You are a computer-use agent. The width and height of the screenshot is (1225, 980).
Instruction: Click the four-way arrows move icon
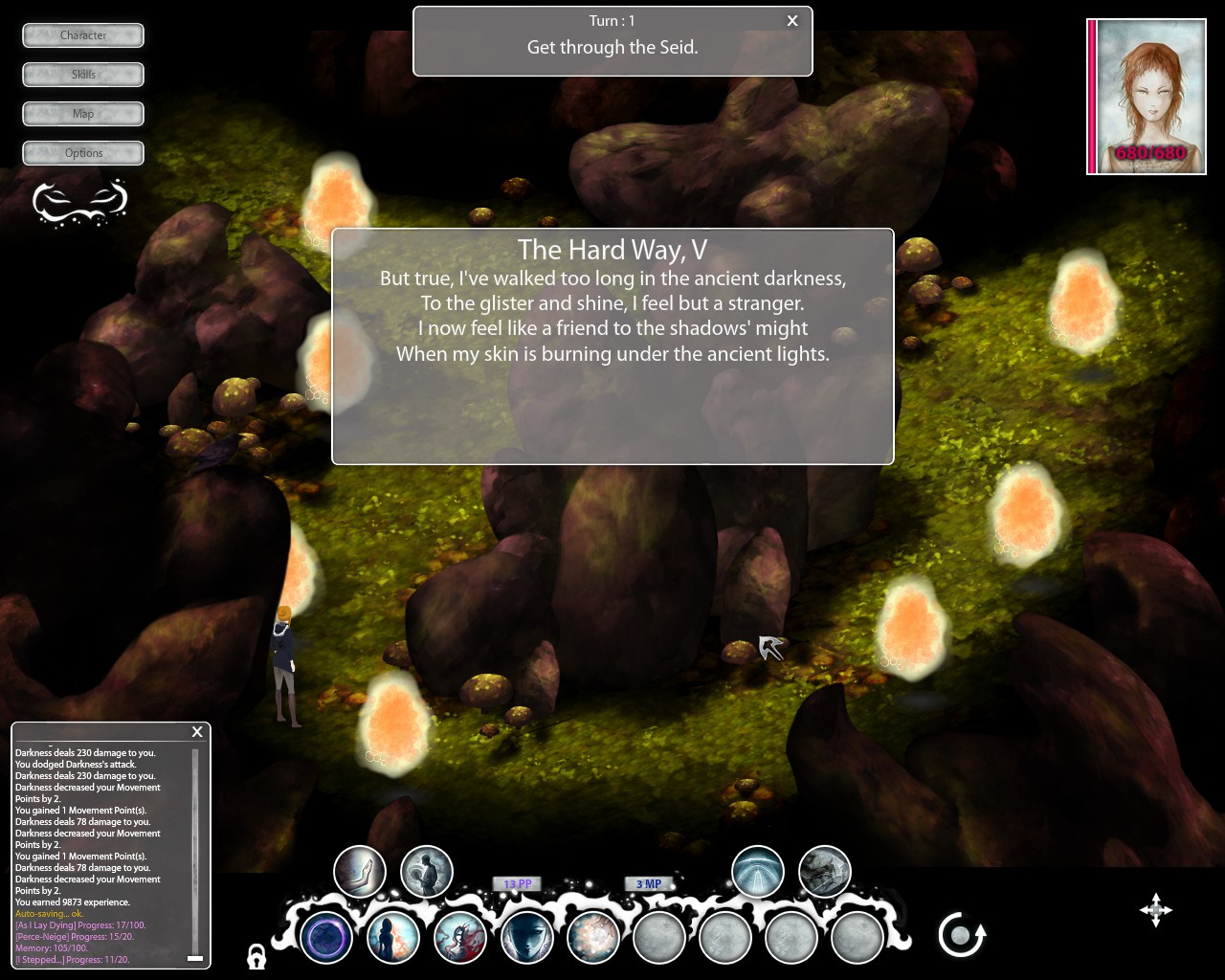click(x=1156, y=910)
